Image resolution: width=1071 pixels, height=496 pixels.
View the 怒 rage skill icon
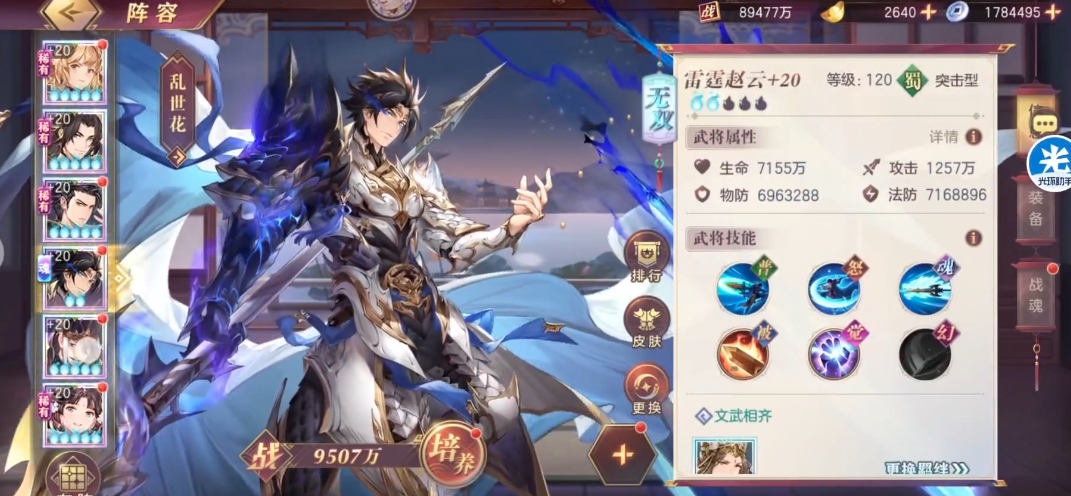click(833, 289)
